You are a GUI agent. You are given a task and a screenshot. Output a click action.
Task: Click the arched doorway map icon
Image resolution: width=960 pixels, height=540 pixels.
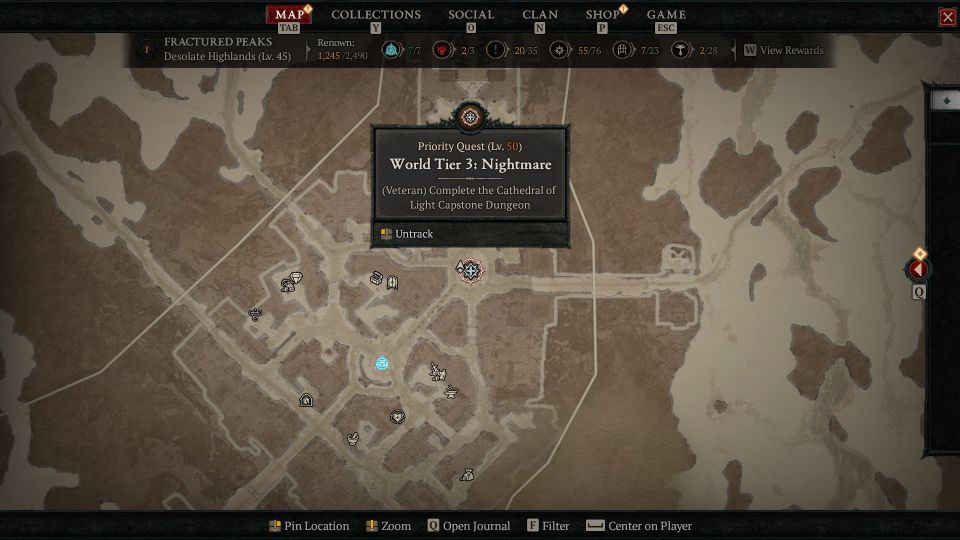coord(306,401)
